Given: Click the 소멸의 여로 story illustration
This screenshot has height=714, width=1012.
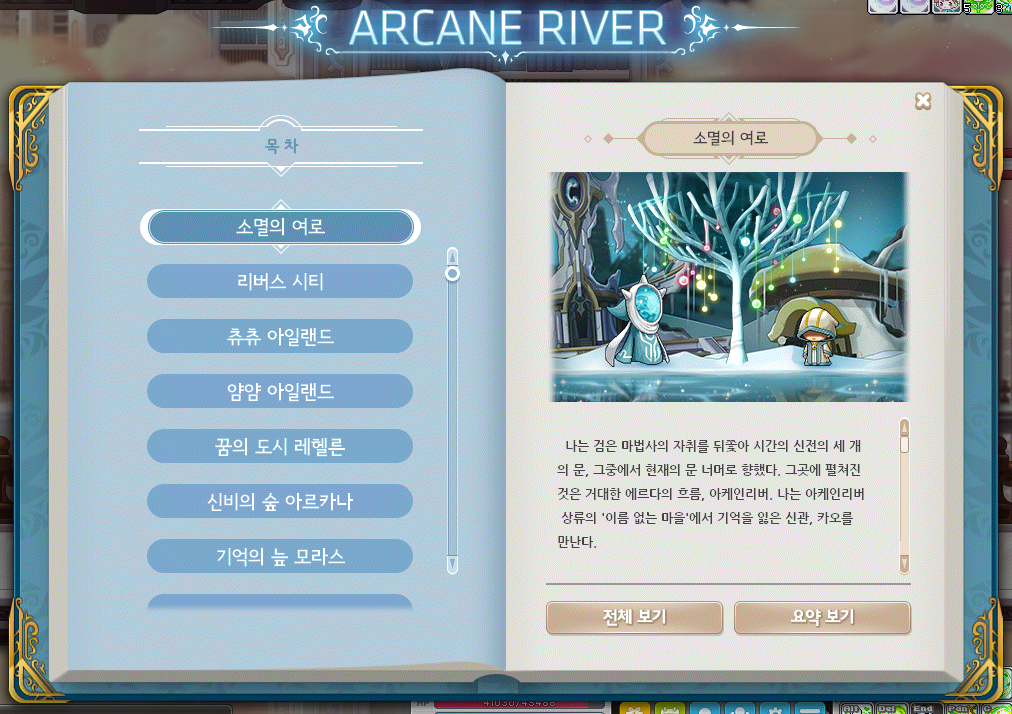Looking at the screenshot, I should pos(728,287).
